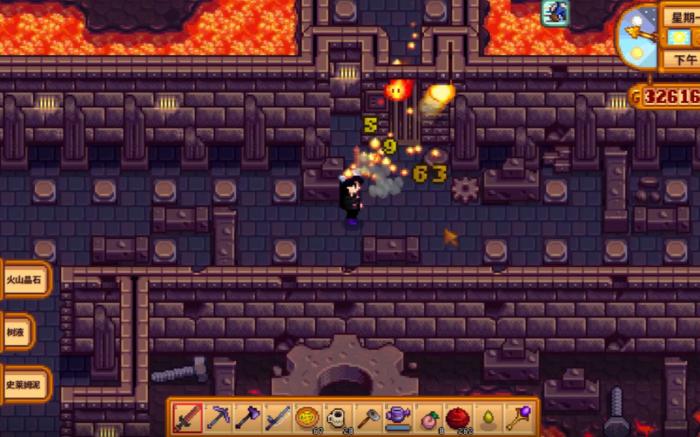Select the purple-tipped scepter slot
Image resolution: width=700 pixels, height=437 pixels.
520,417
